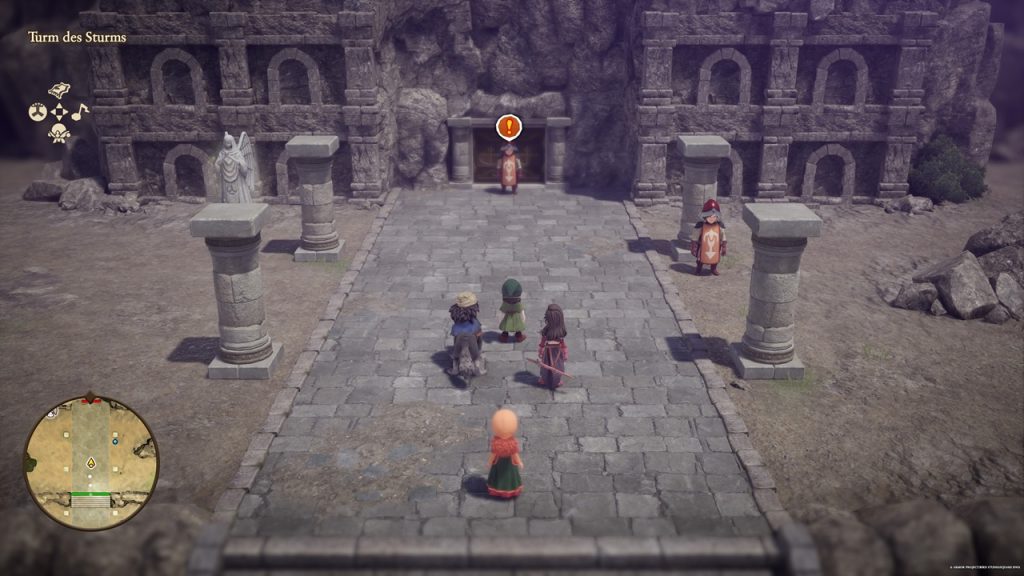Click the yellow player arrow on minimap
This screenshot has width=1024, height=576.
(x=91, y=463)
